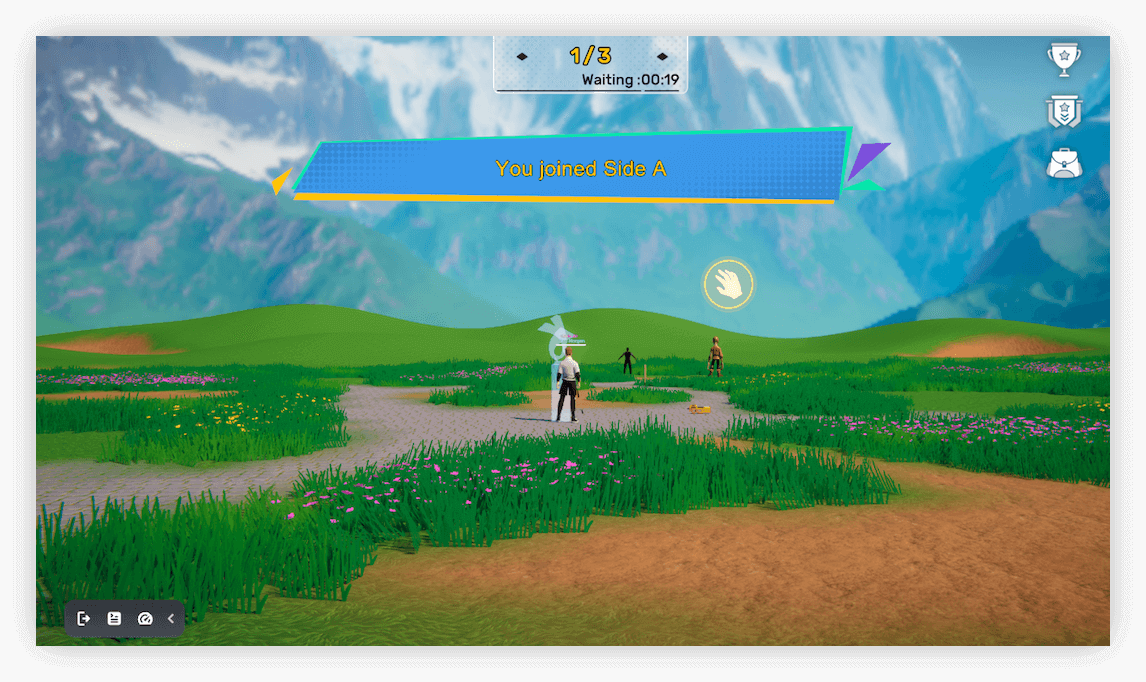Tap the waving hand emote icon
Screen dimensions: 1146x682
(x=729, y=284)
